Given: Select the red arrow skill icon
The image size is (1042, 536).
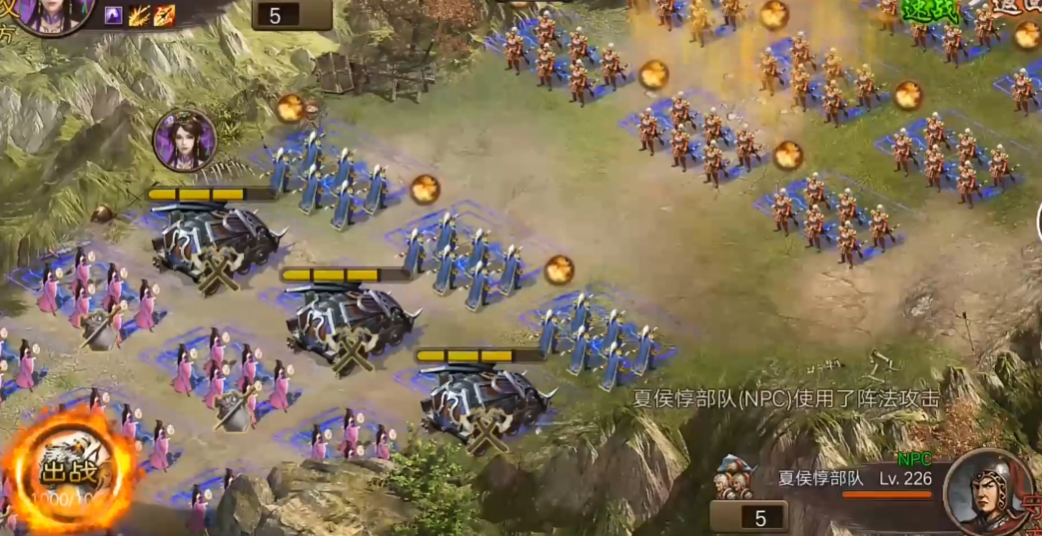Looking at the screenshot, I should (x=164, y=15).
